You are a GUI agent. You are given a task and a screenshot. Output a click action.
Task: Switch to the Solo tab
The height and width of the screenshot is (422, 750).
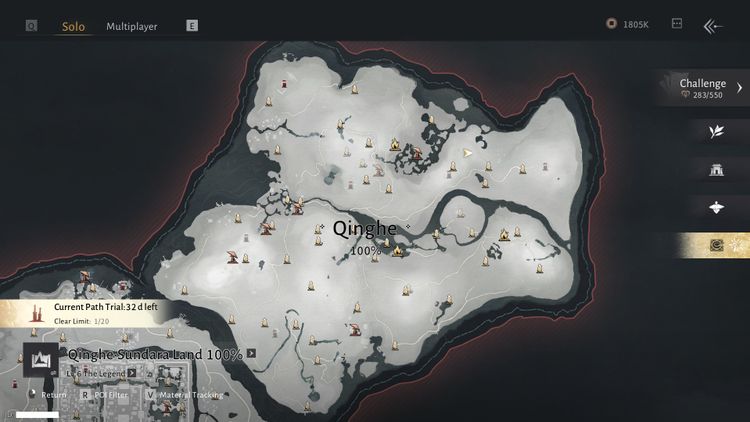point(73,26)
